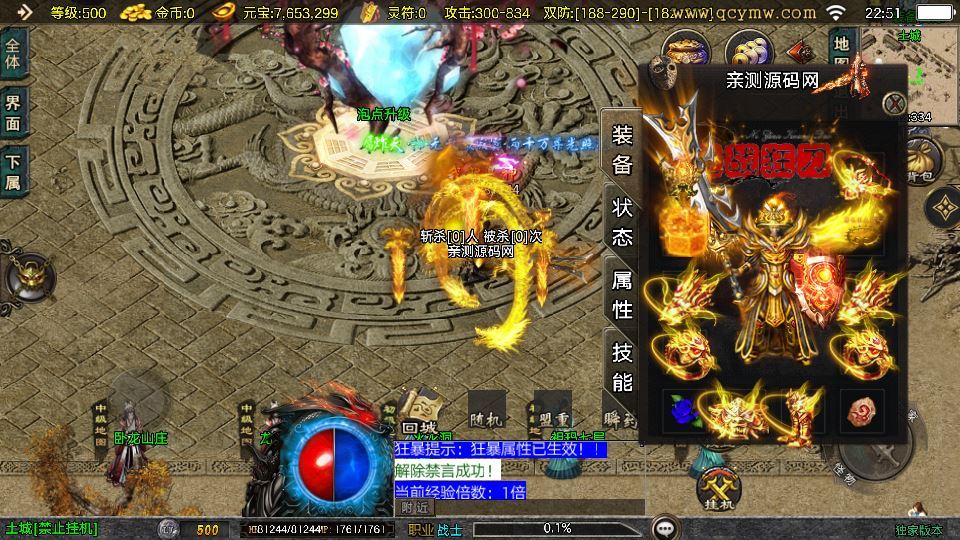Select the red swirl stone slot
Screen dimensions: 960x540
point(861,410)
